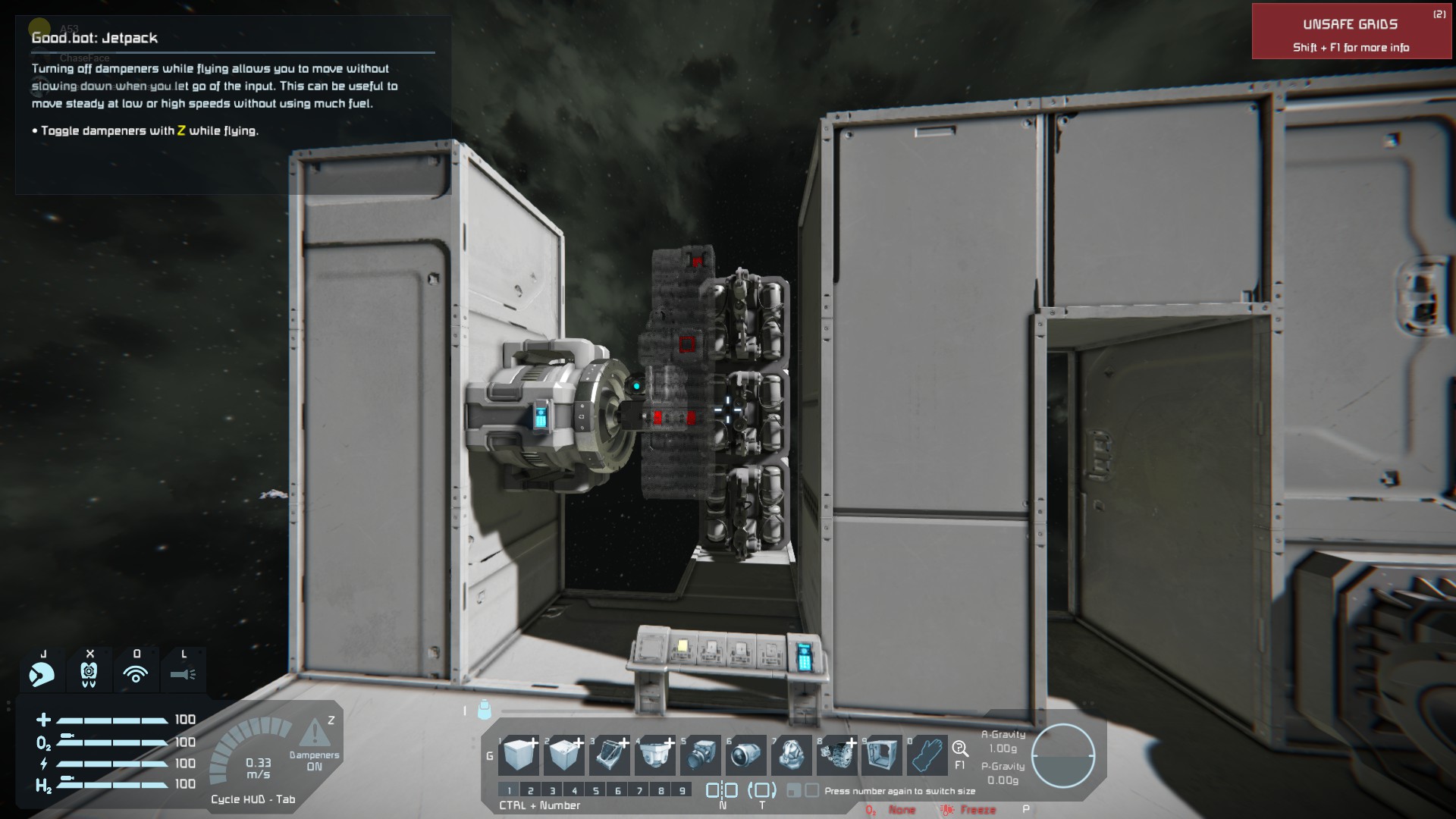Viewport: 1456px width, 819px height.
Task: Toggle the dampeners warning indicator
Action: (x=313, y=734)
